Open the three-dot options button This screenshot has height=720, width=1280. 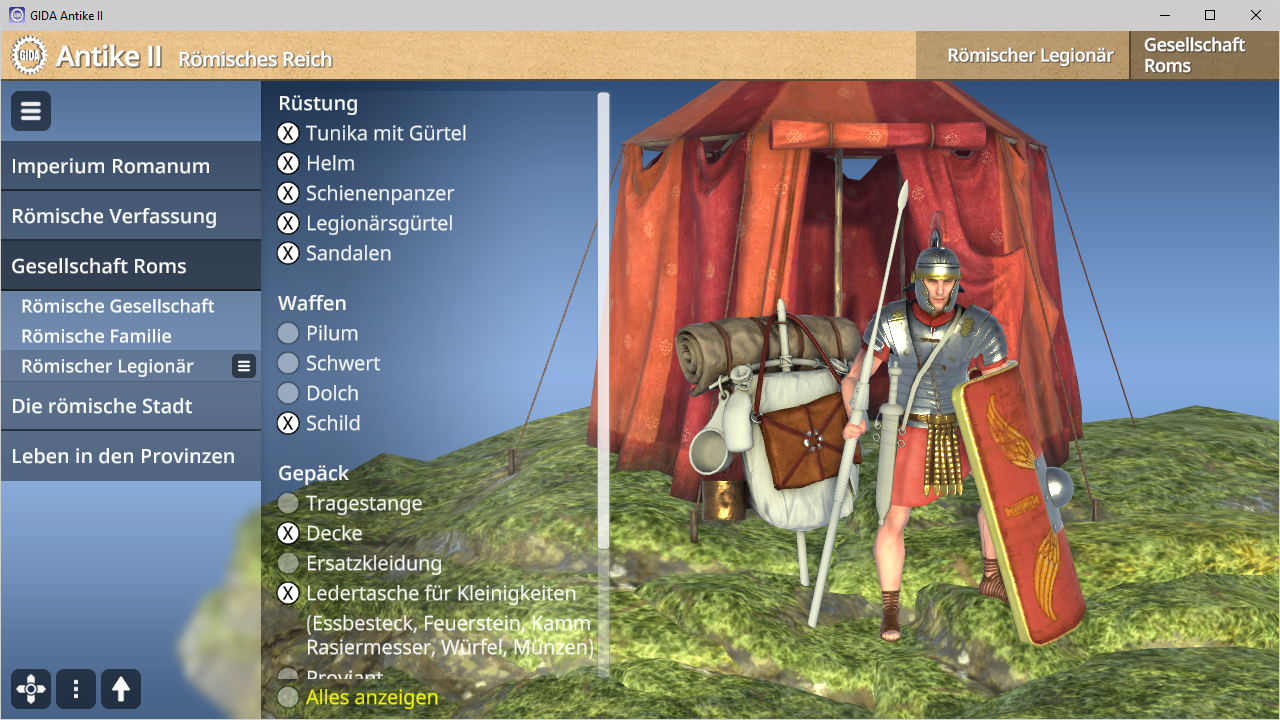(x=76, y=689)
